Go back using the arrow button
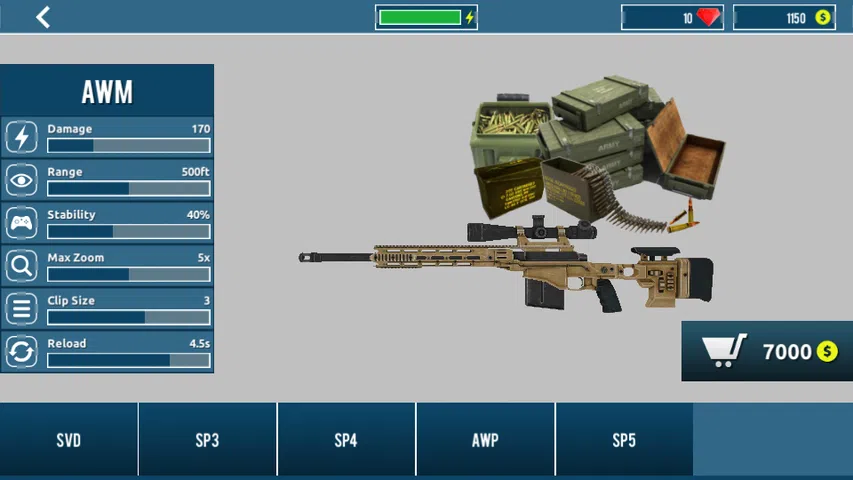Image resolution: width=853 pixels, height=480 pixels. tap(43, 17)
